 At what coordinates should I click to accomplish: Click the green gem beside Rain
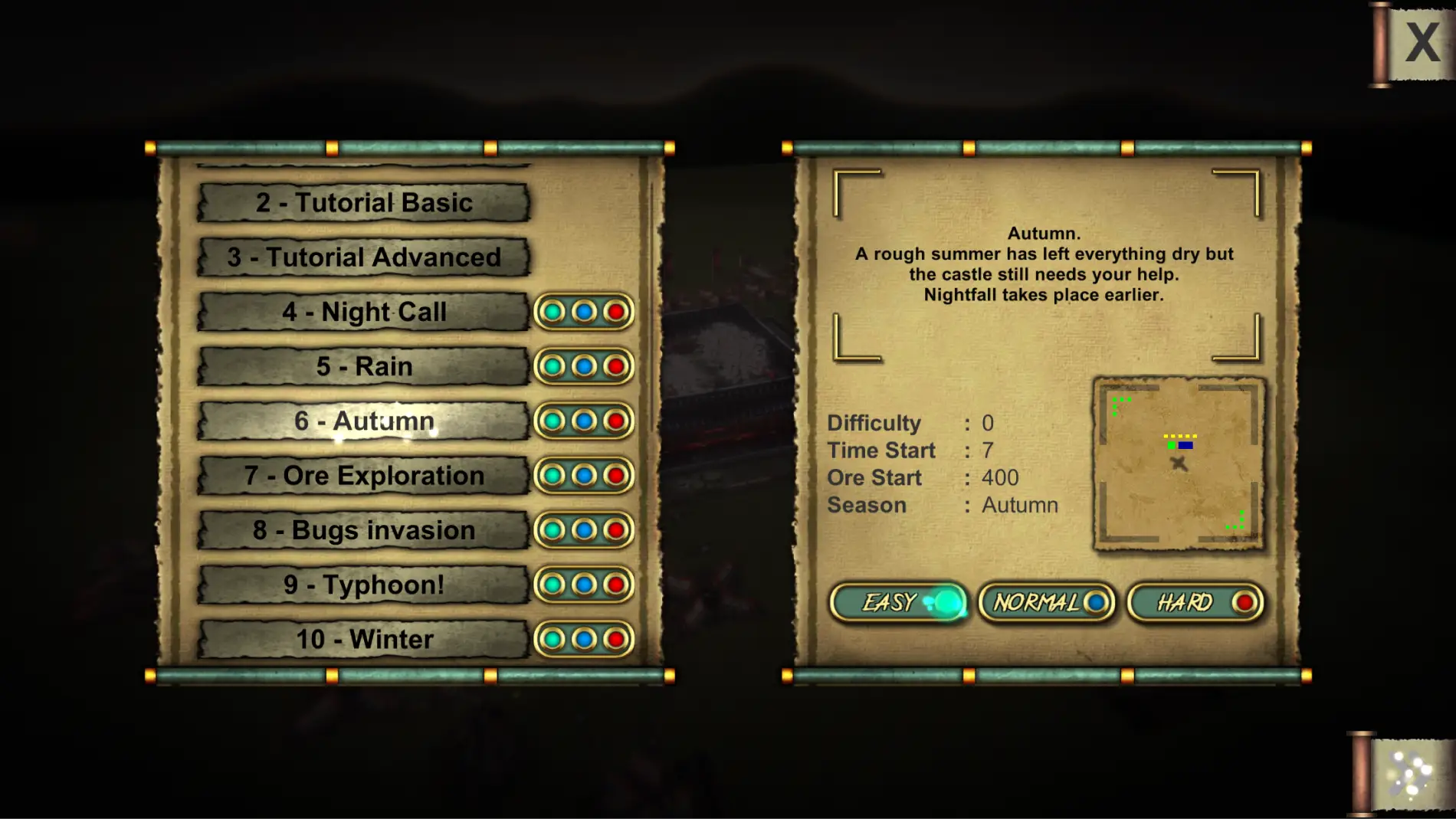tap(553, 366)
